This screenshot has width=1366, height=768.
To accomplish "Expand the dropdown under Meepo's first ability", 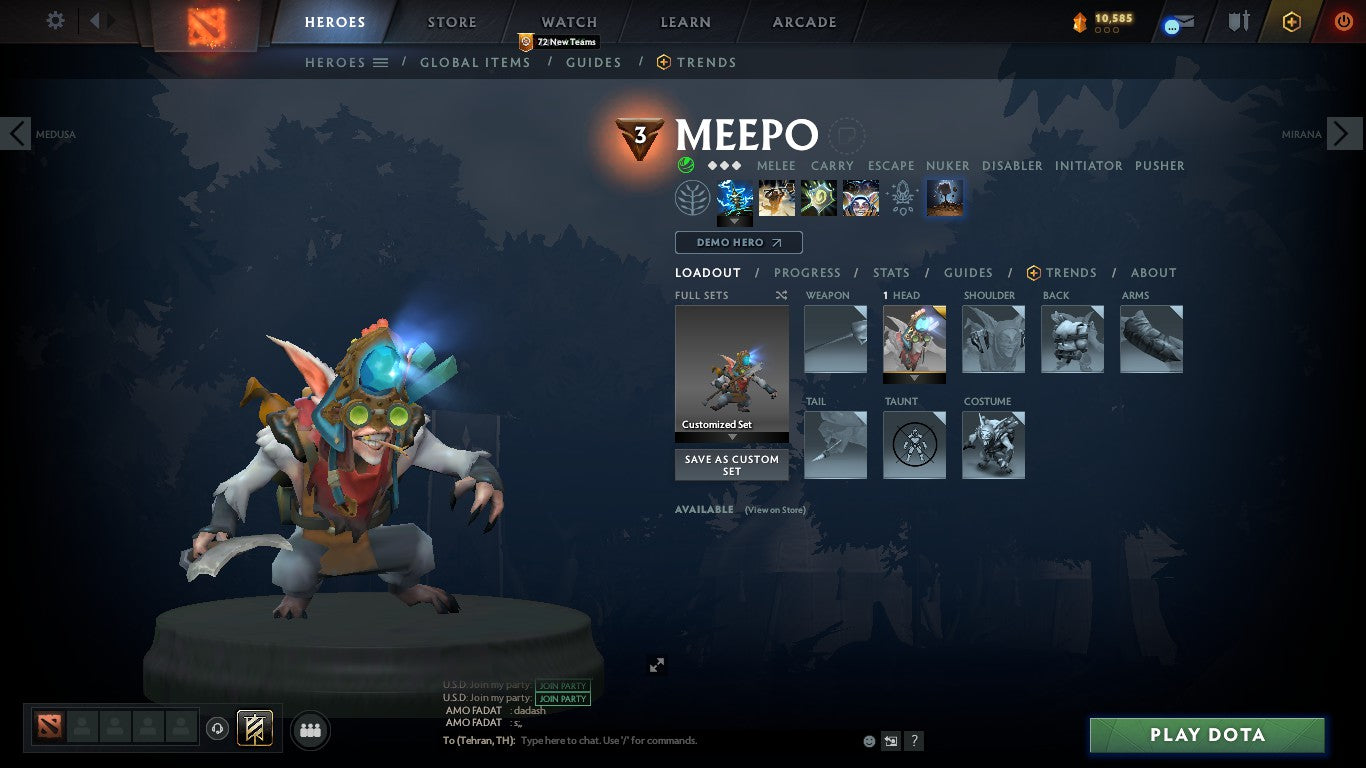I will point(735,220).
